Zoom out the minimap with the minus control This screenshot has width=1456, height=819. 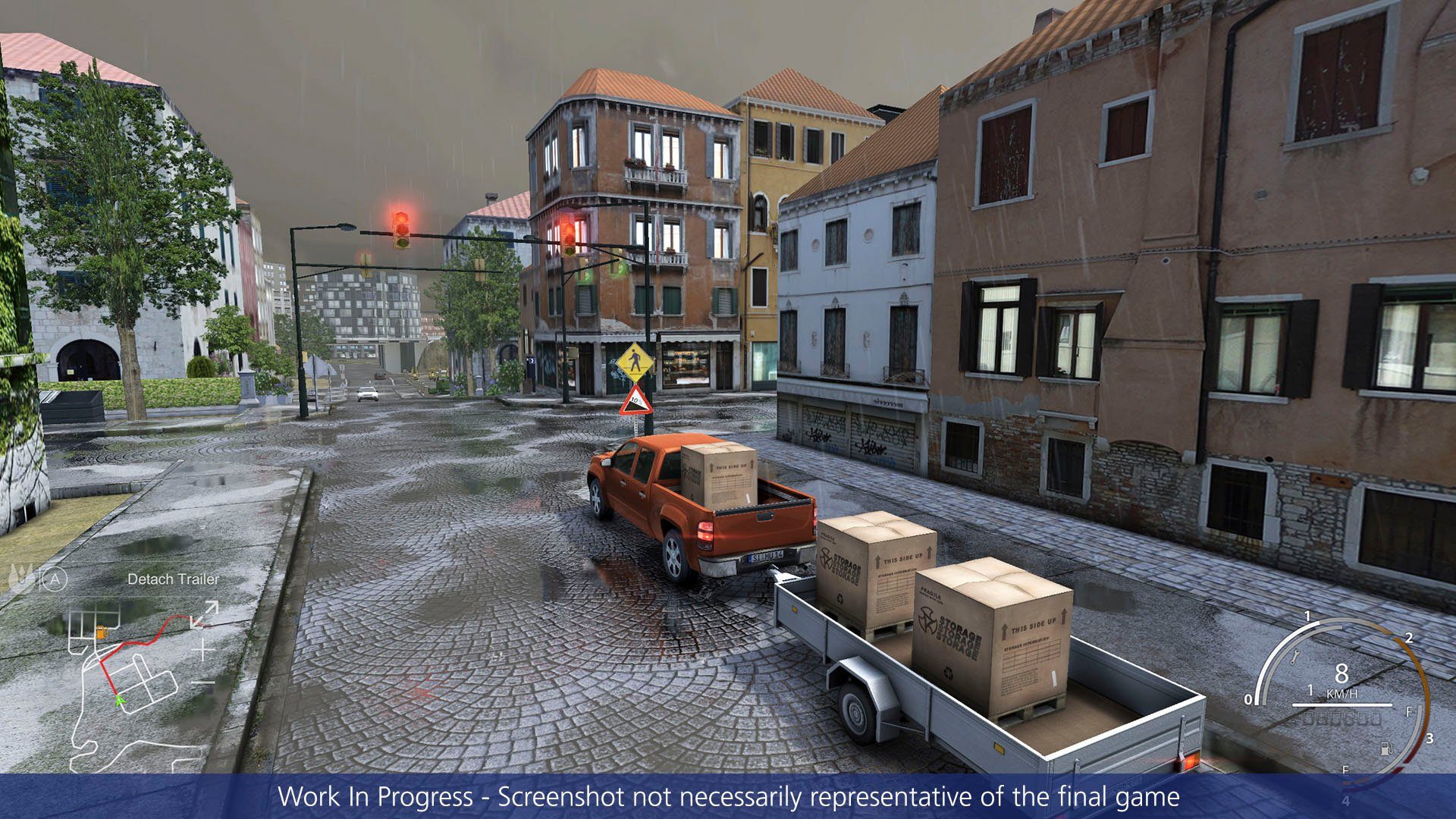201,682
